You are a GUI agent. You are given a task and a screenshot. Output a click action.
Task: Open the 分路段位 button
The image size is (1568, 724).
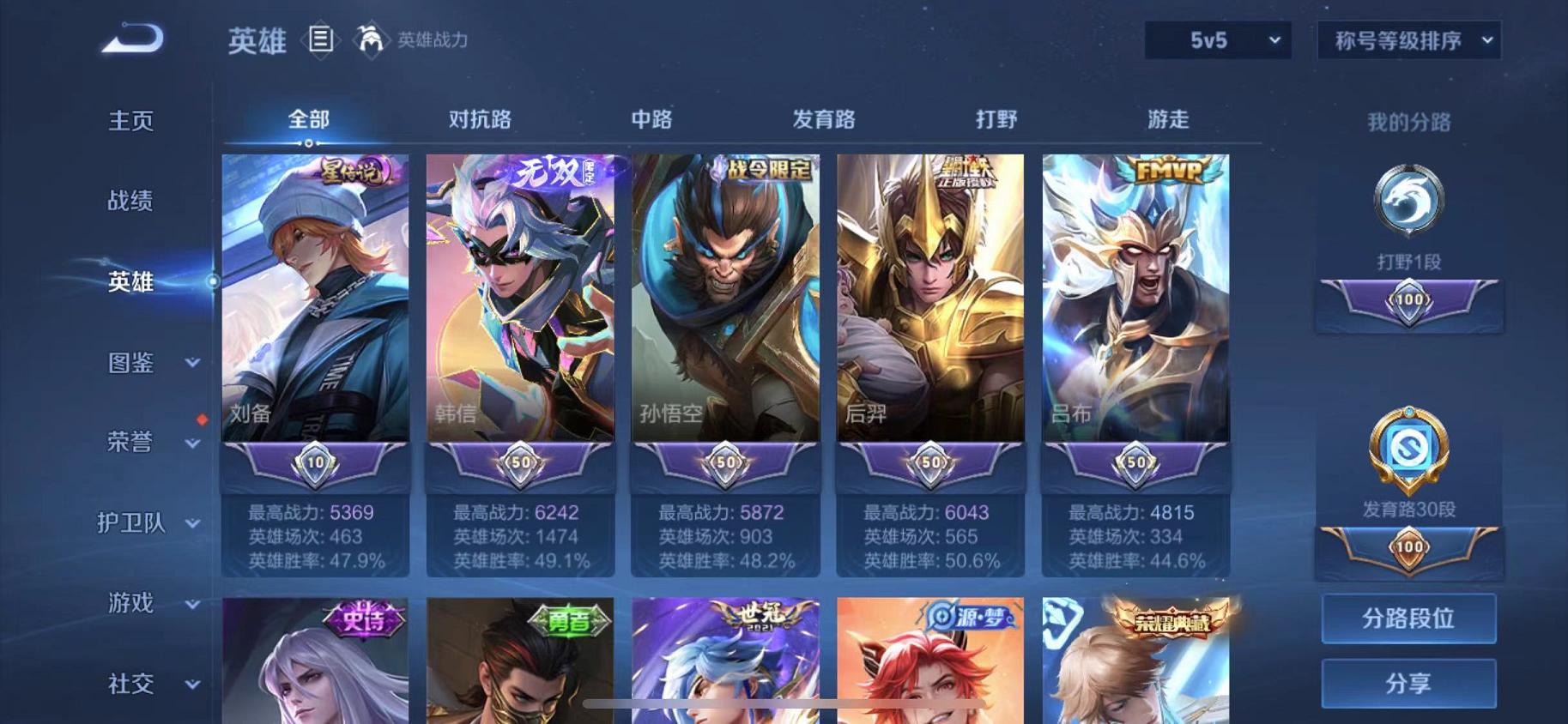[1408, 618]
